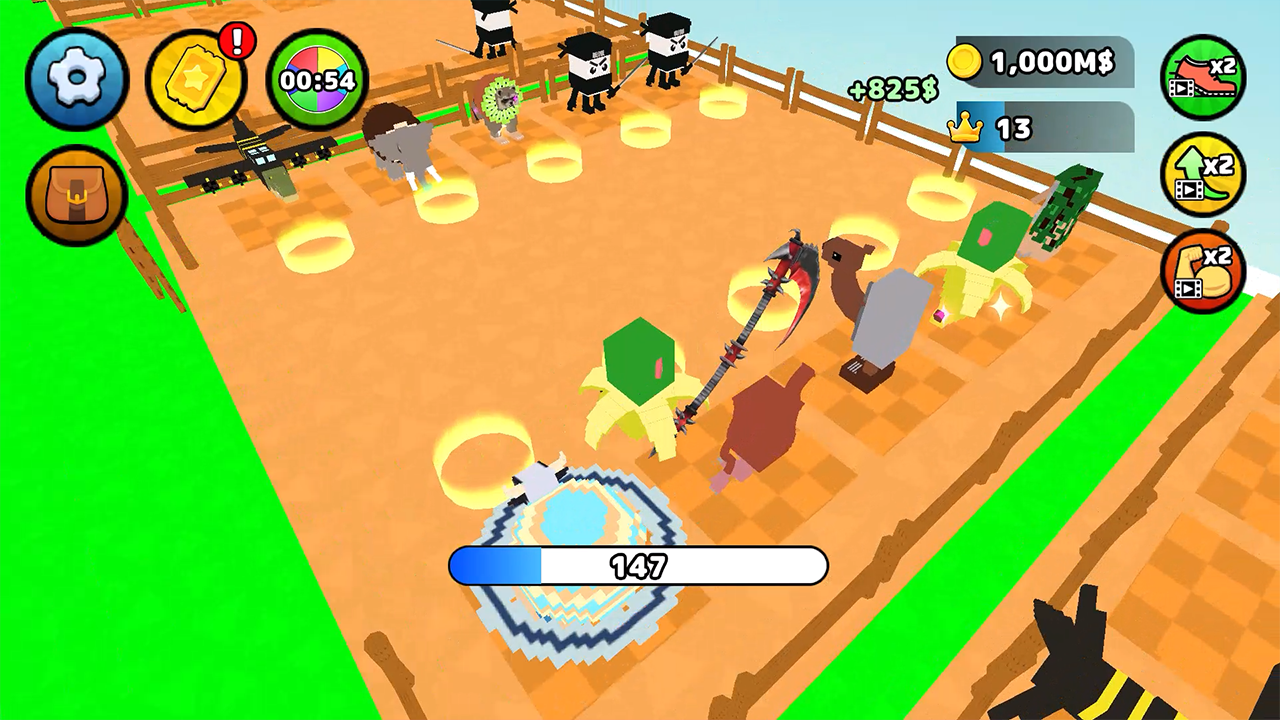
Task: Tap the coin icon next to the balance
Action: coord(963,61)
